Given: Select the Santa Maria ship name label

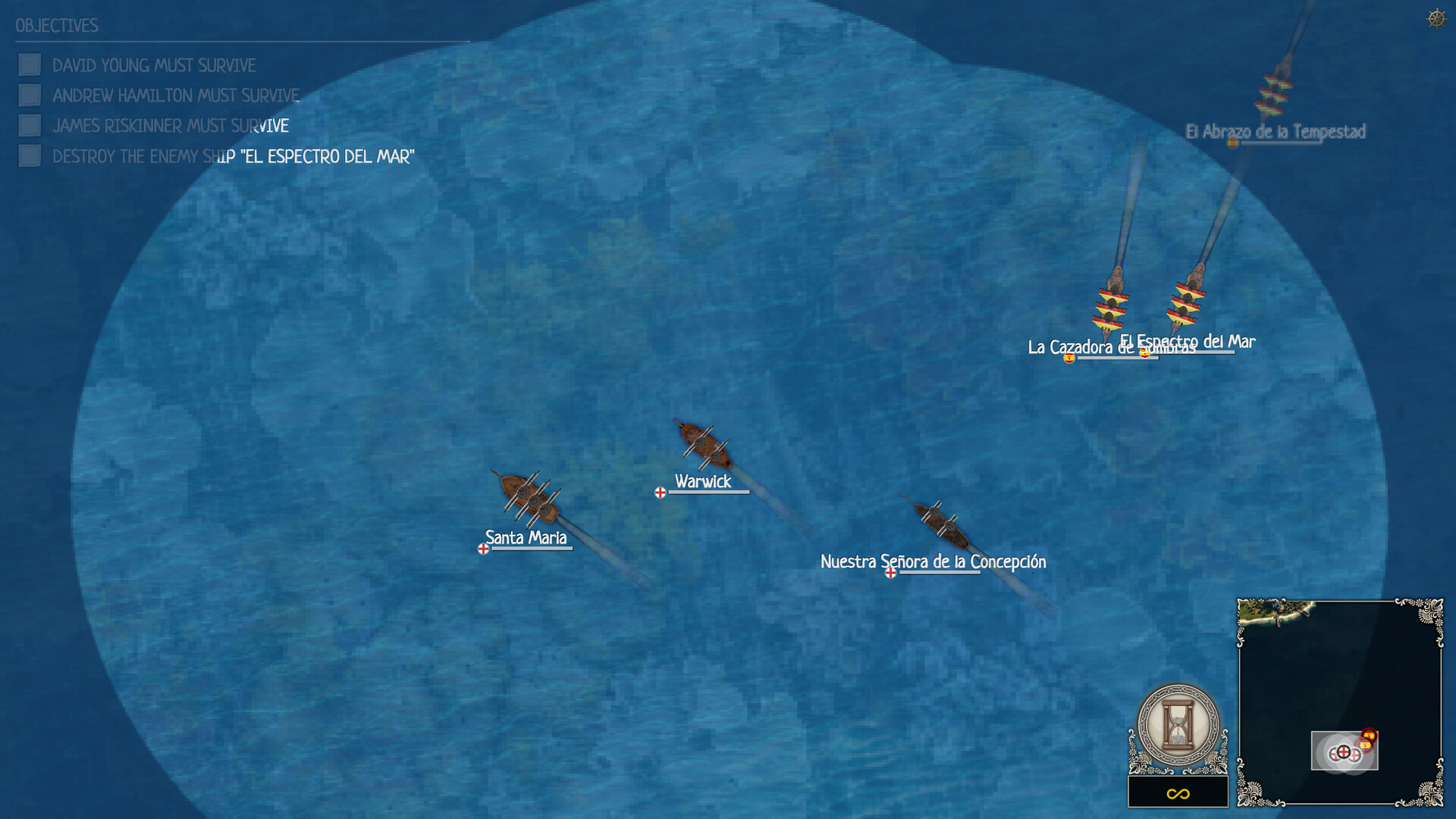Looking at the screenshot, I should point(525,538).
